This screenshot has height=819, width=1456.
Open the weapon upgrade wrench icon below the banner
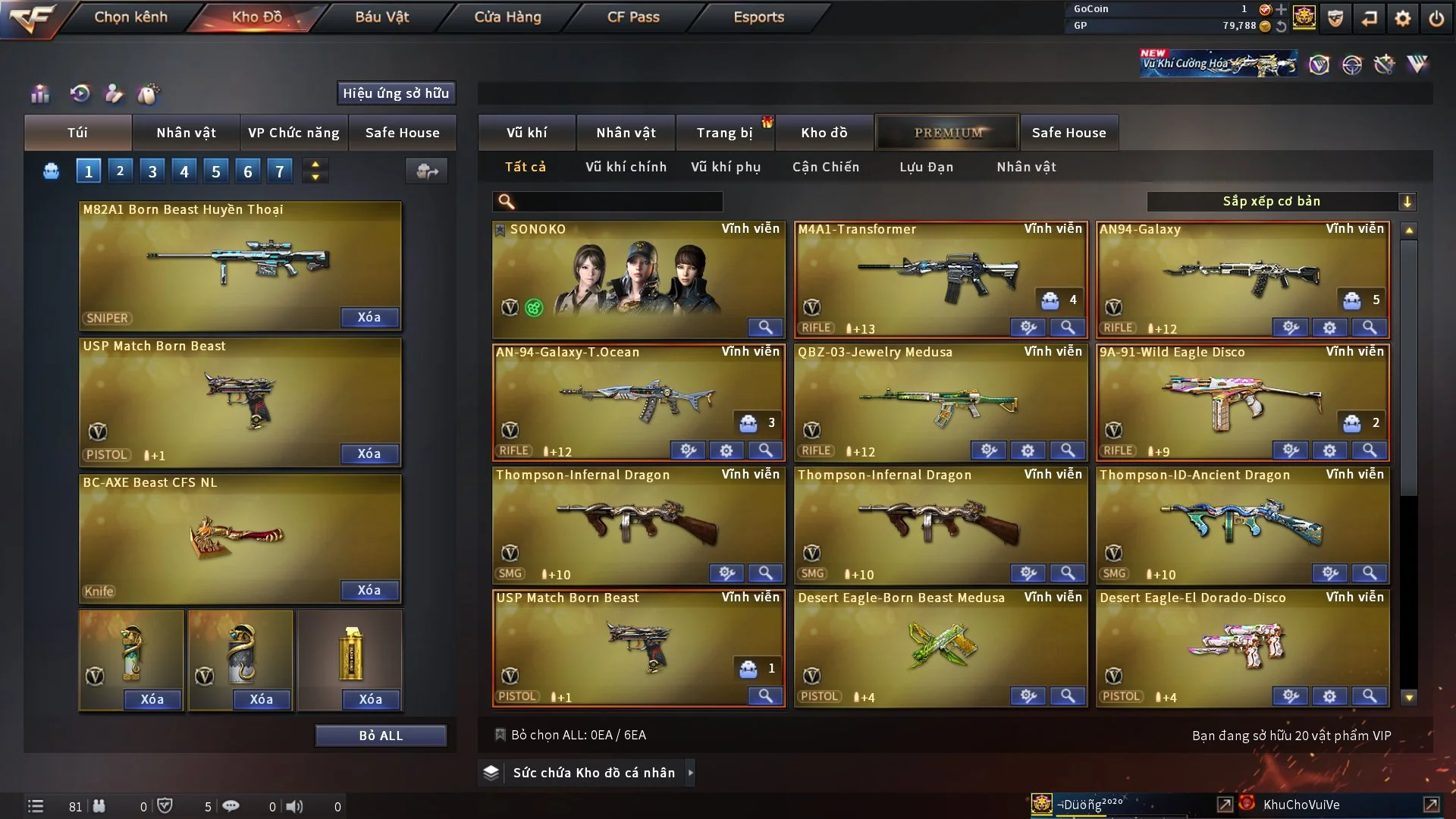(x=1384, y=64)
